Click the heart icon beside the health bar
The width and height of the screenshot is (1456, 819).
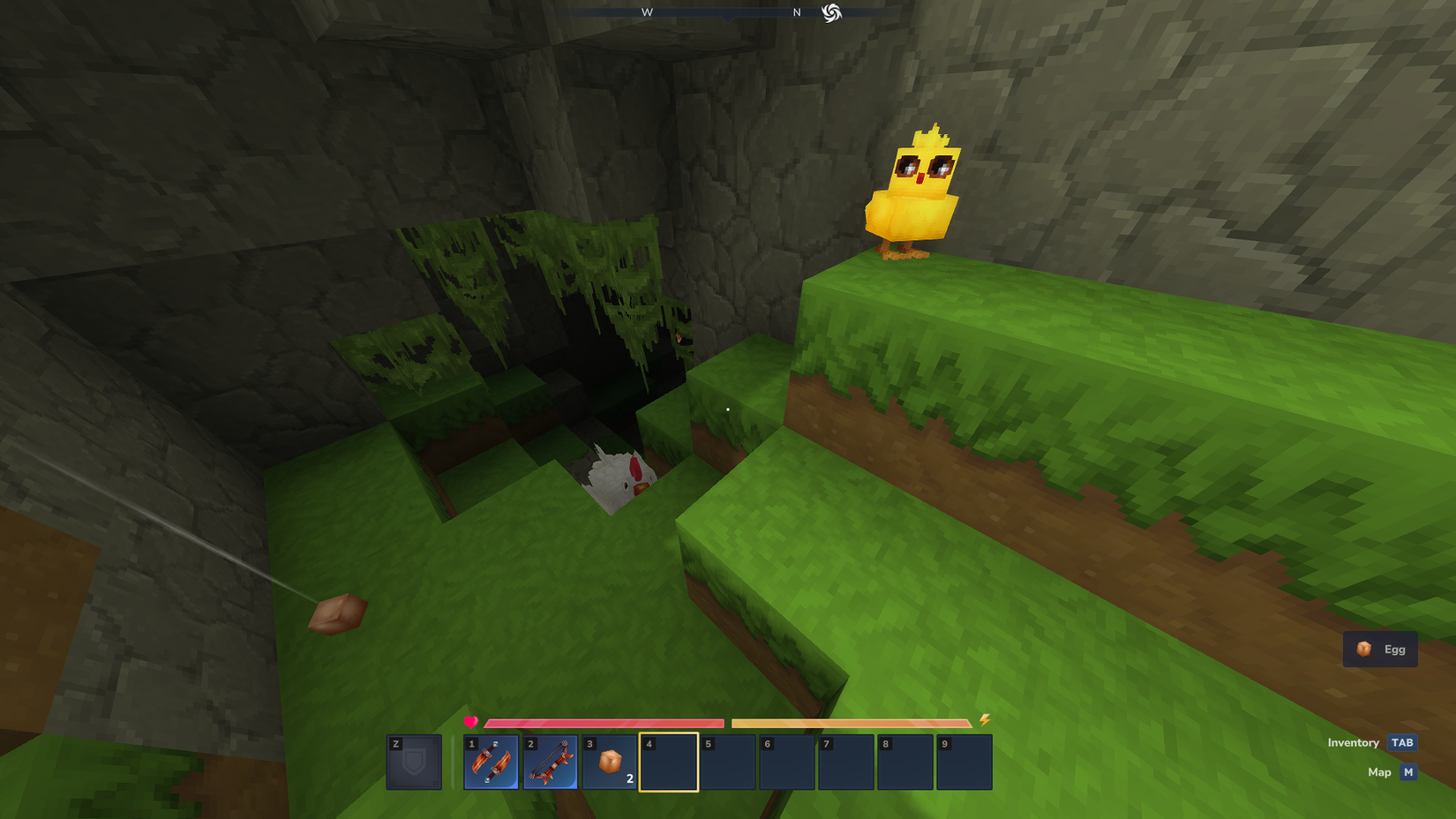coord(469,722)
